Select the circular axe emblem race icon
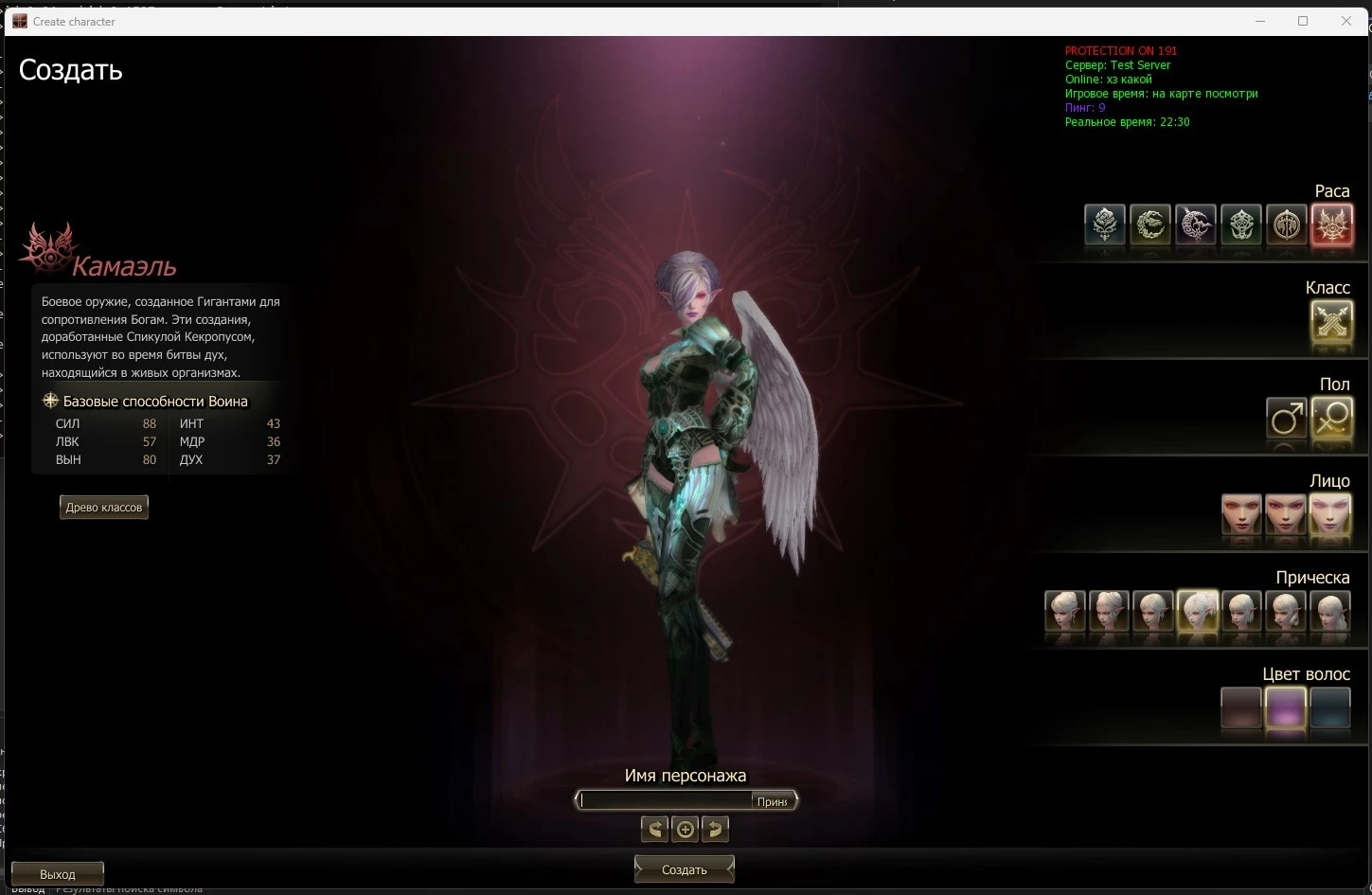1372x895 pixels. (x=1286, y=225)
